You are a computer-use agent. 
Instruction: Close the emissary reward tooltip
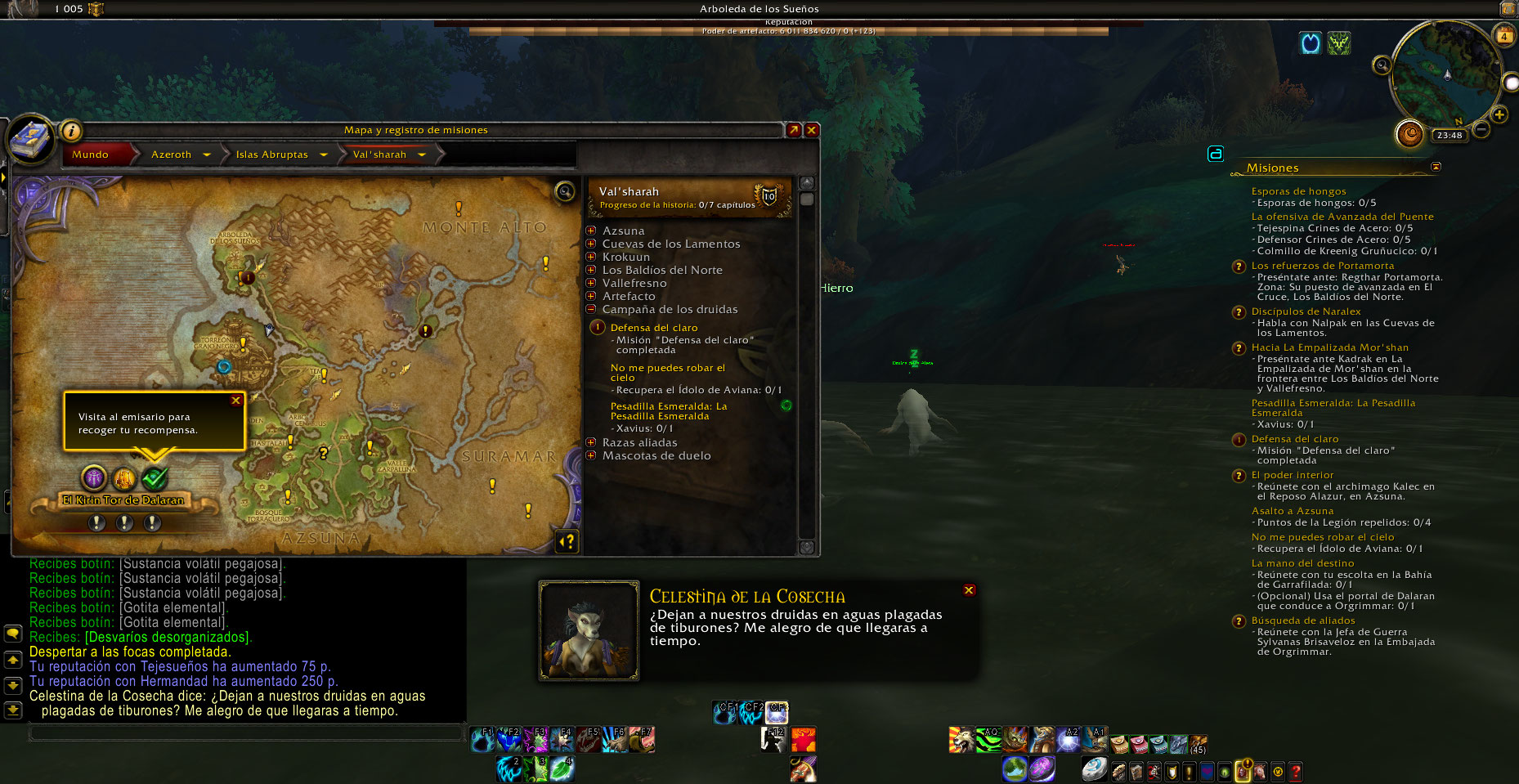[x=235, y=401]
